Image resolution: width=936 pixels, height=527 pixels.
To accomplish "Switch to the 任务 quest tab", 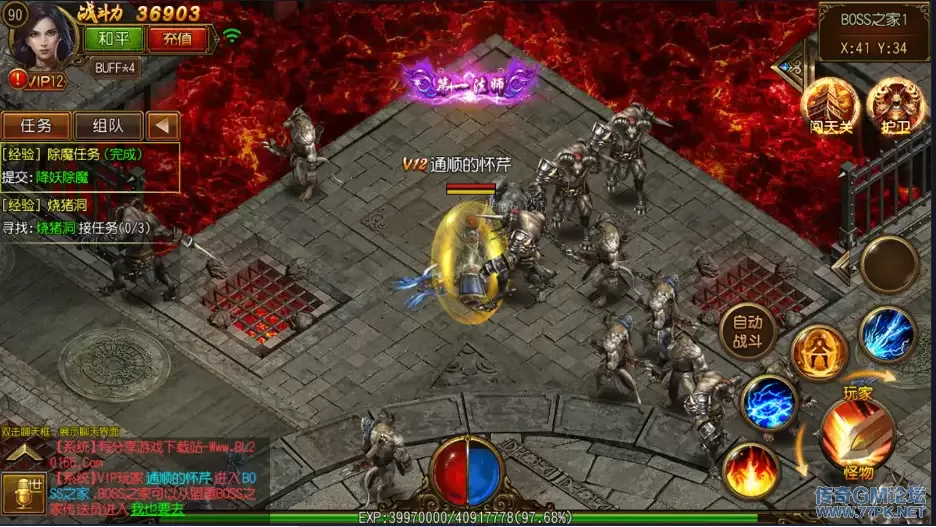I will (35, 126).
